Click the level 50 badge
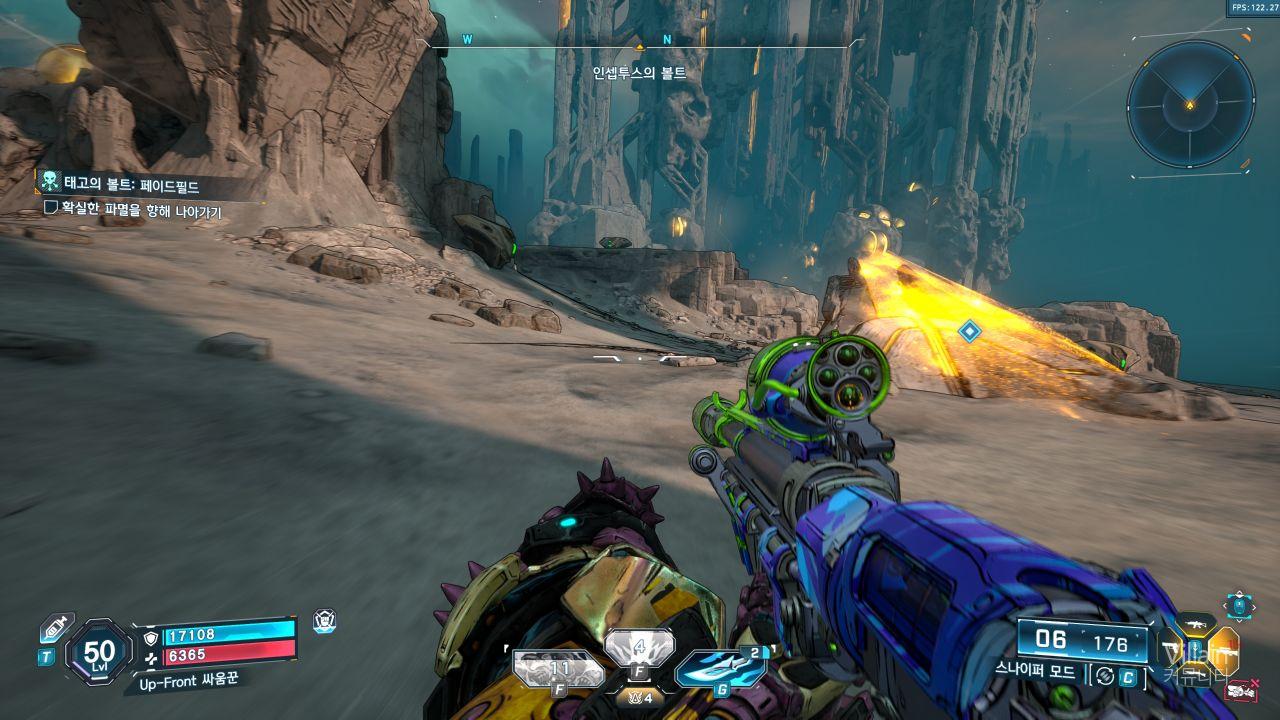This screenshot has width=1280, height=720. pyautogui.click(x=99, y=653)
